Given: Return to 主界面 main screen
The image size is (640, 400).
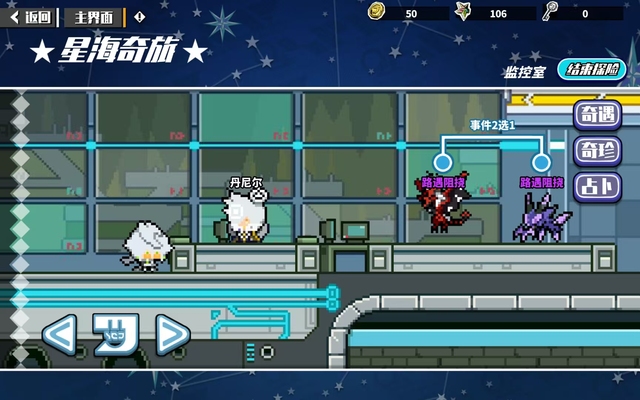Looking at the screenshot, I should [94, 17].
